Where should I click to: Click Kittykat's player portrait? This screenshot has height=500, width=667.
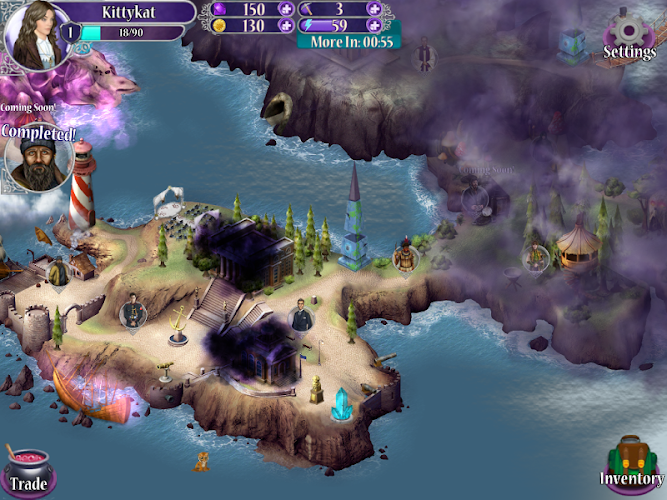(x=33, y=32)
